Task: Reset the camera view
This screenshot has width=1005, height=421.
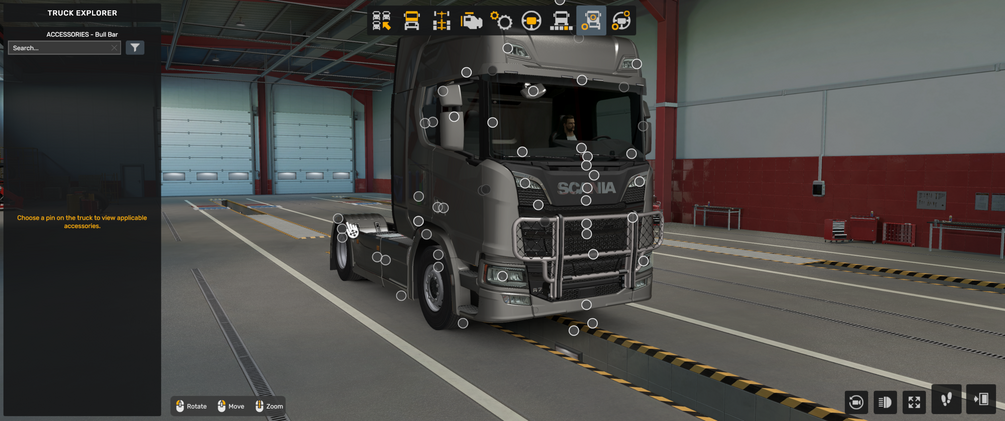Action: tap(856, 402)
